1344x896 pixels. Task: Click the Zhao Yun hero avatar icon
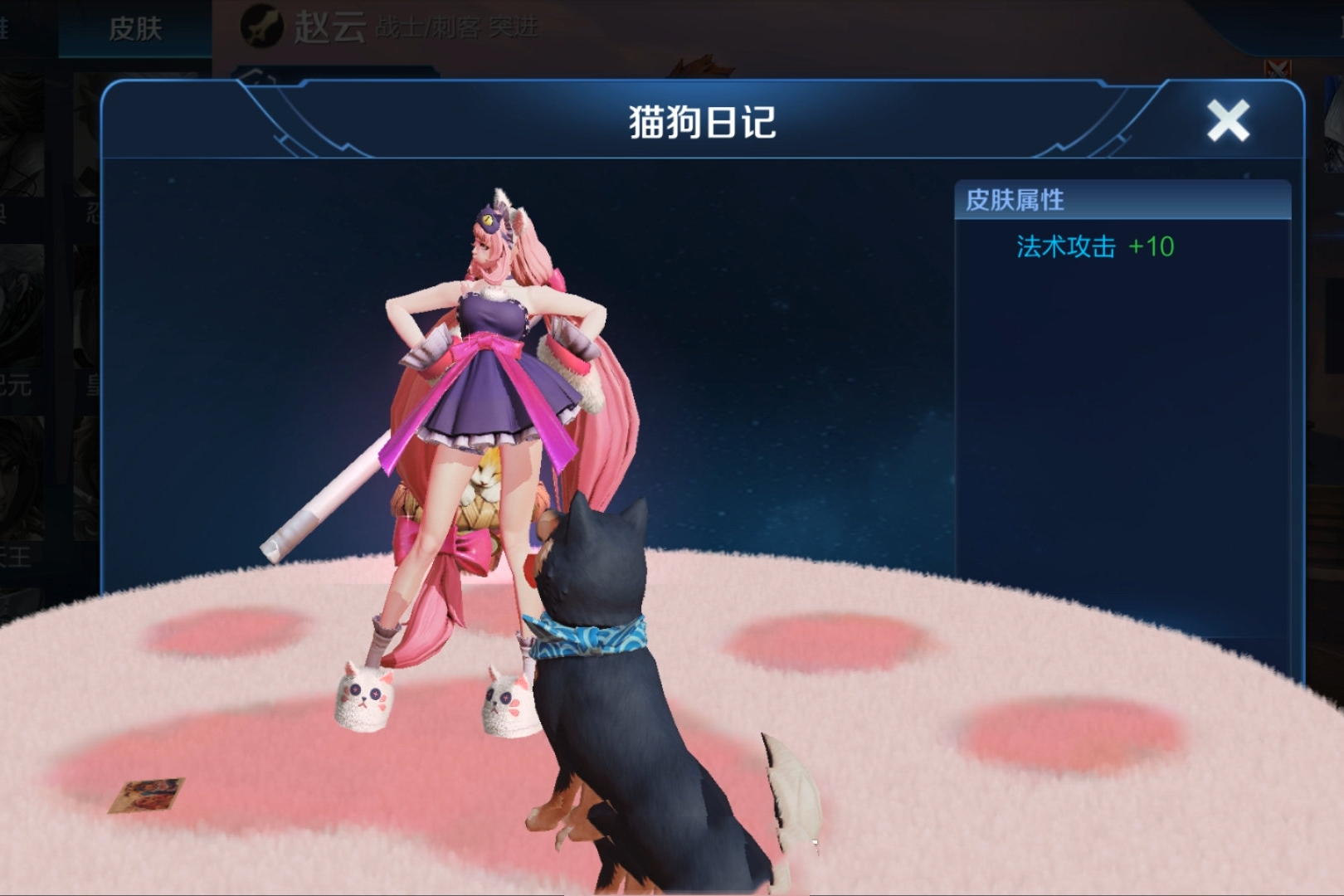(262, 25)
